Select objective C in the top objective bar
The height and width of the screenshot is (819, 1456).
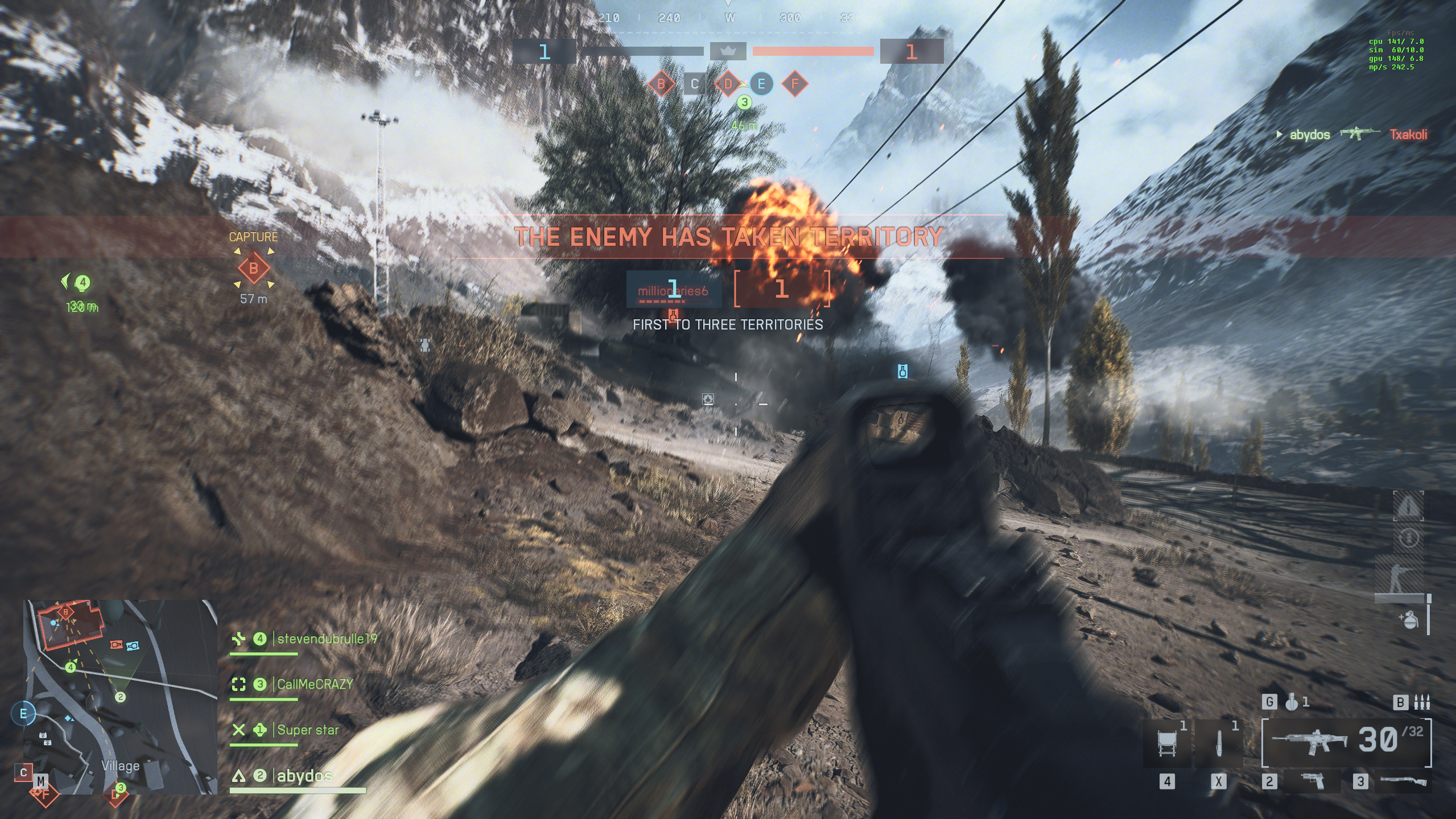[694, 84]
